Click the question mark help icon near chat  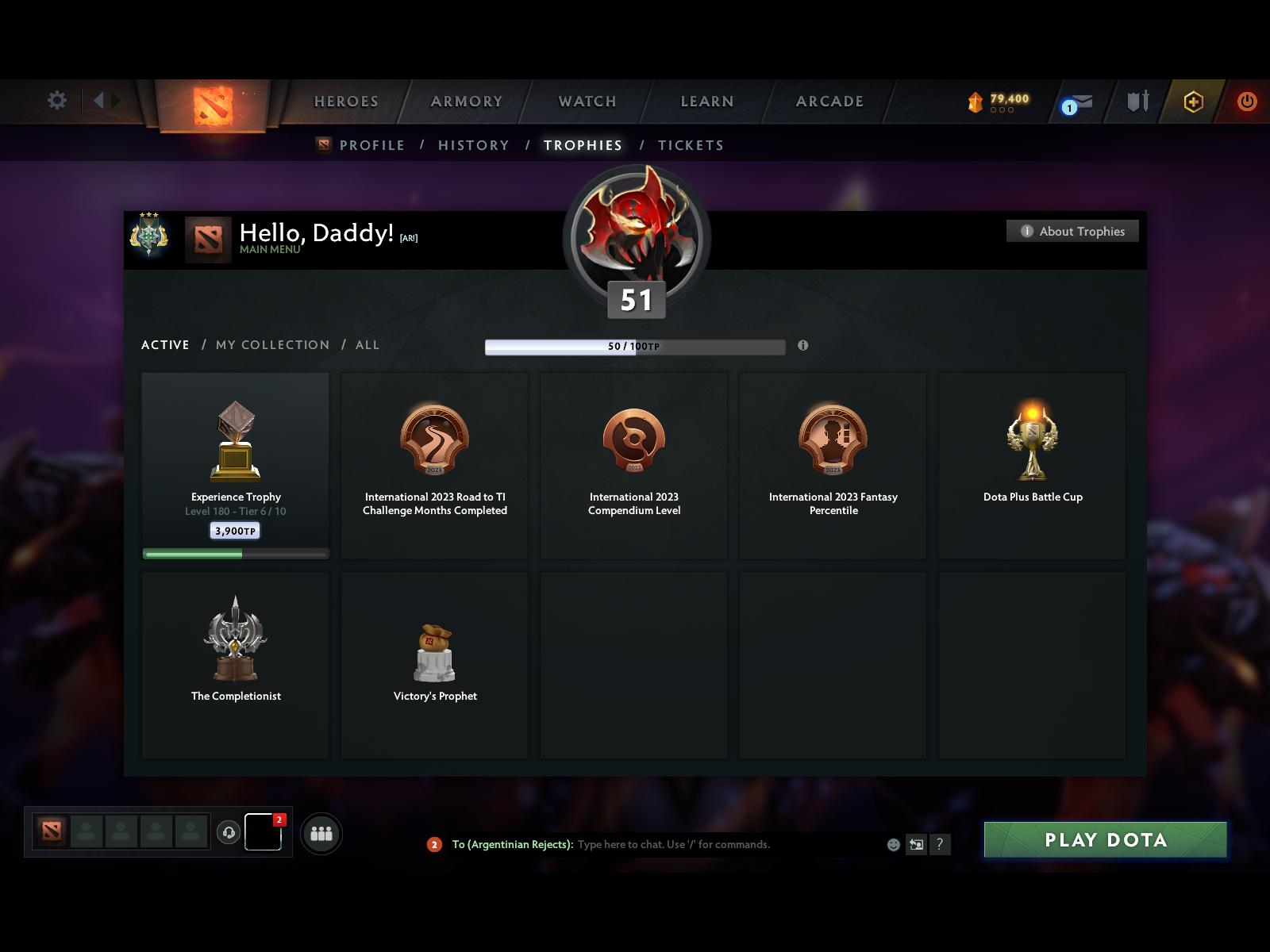941,845
